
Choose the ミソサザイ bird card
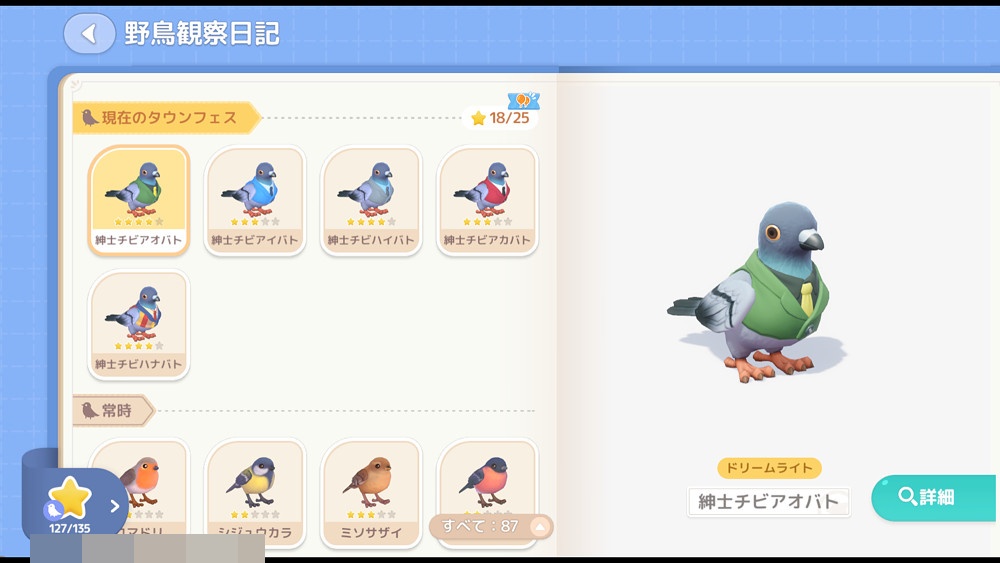tap(371, 490)
